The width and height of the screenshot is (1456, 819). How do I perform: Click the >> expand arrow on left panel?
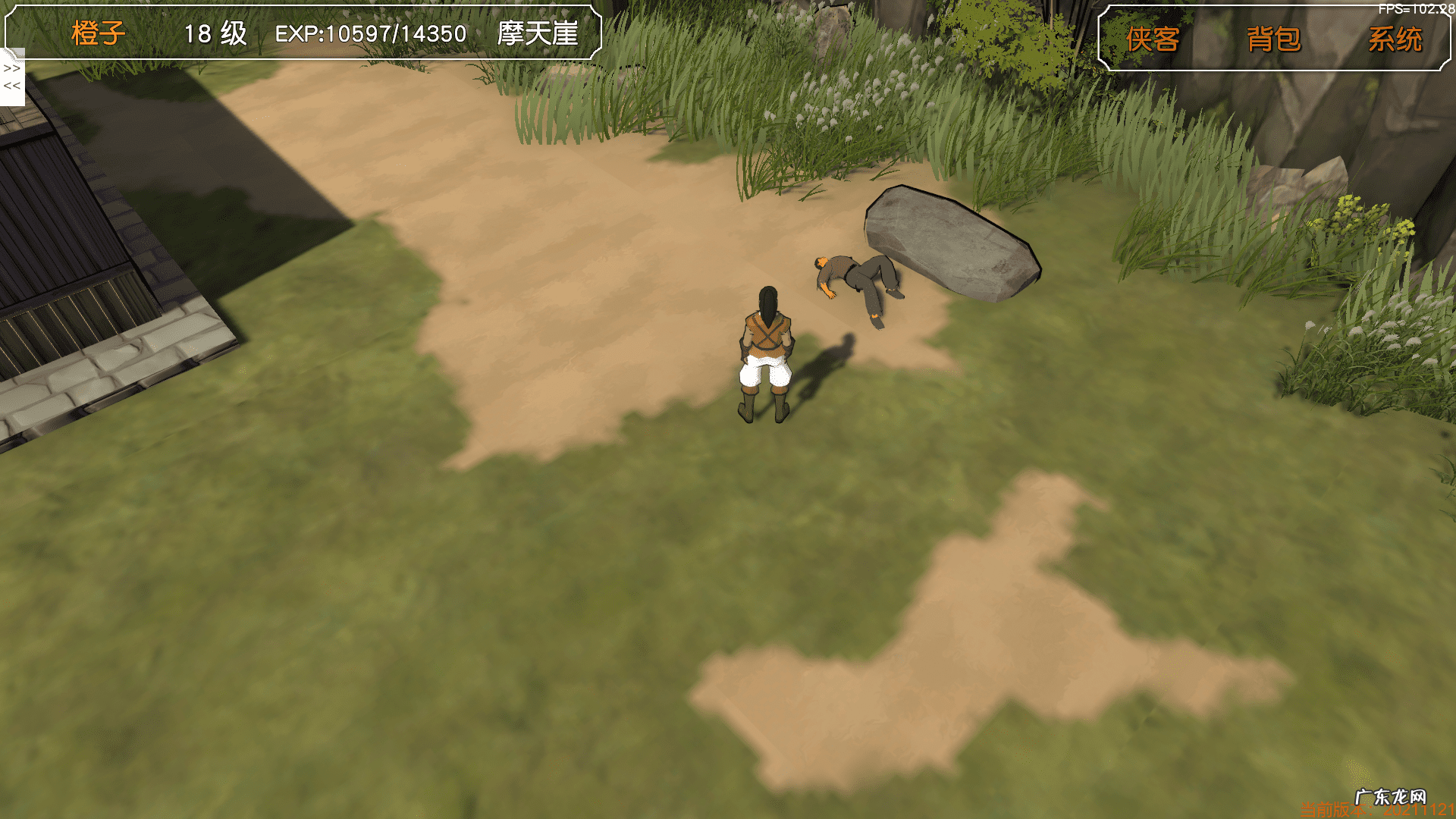[x=12, y=68]
